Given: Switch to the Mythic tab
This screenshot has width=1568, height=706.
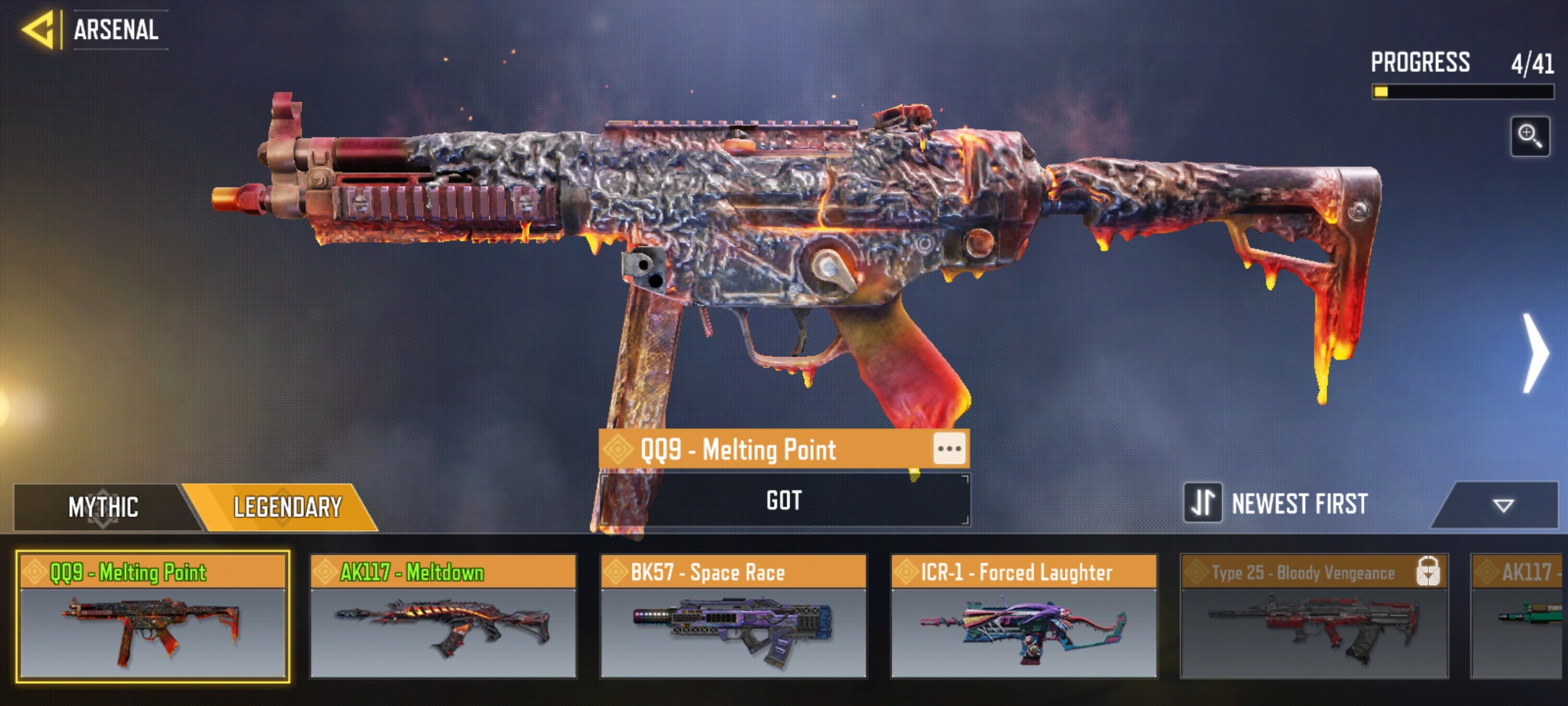Looking at the screenshot, I should pos(103,507).
